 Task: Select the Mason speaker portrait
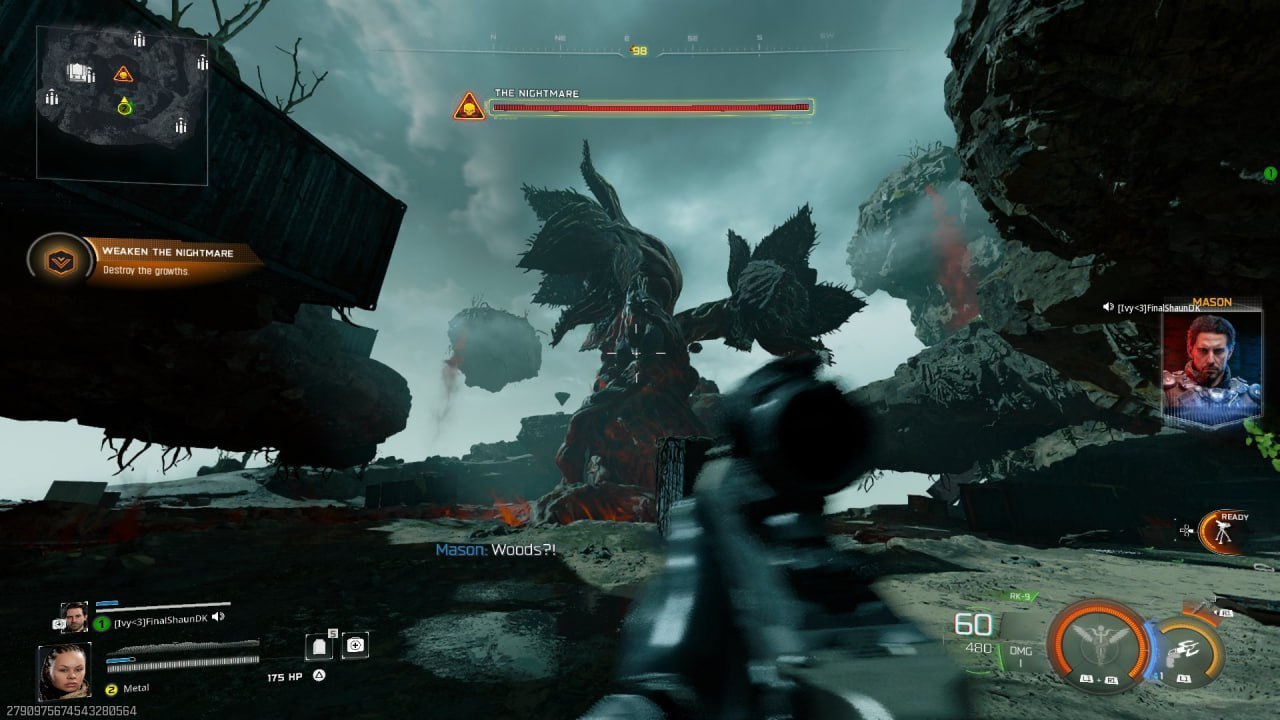[1211, 364]
